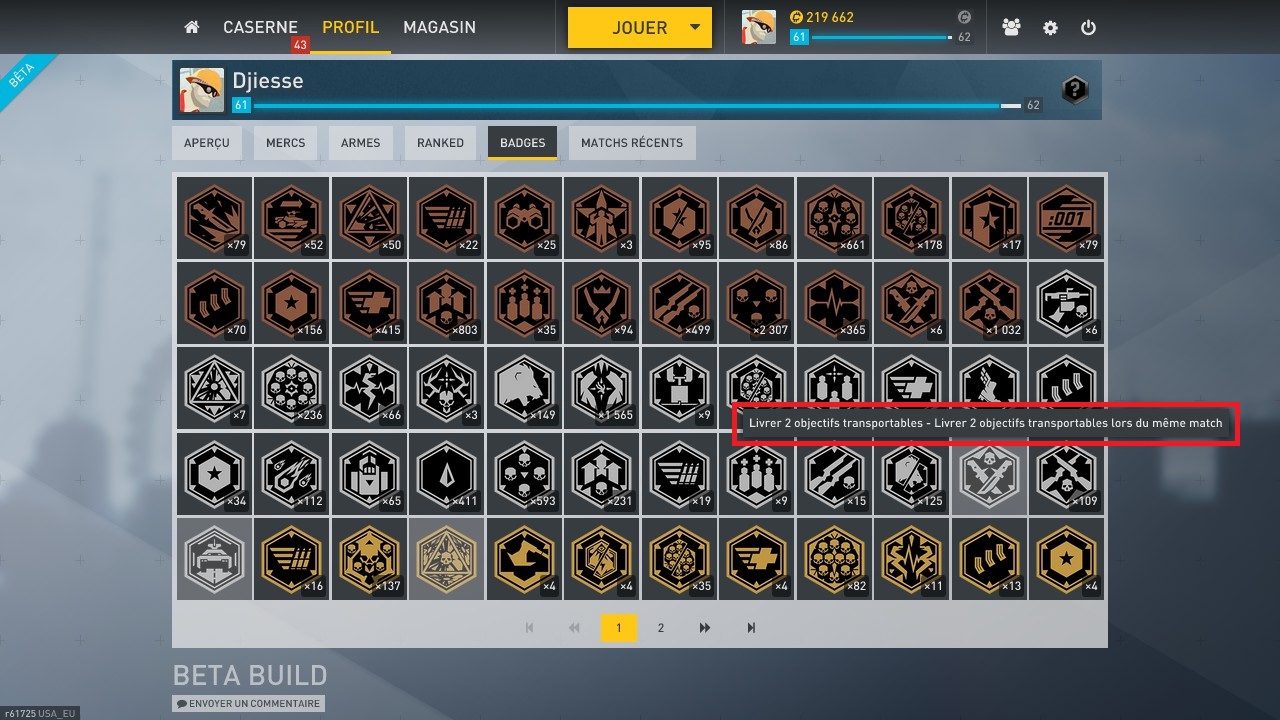Open the Magasin shop menu
1280x720 pixels.
pyautogui.click(x=439, y=28)
